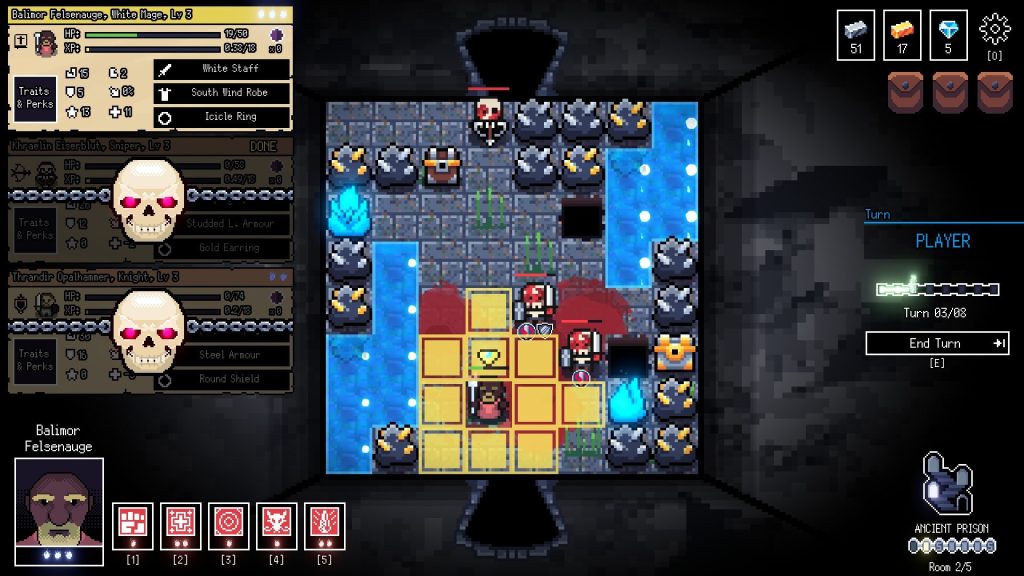Select the White Staff weapon slot
Viewport: 1024px width, 576px height.
point(222,69)
